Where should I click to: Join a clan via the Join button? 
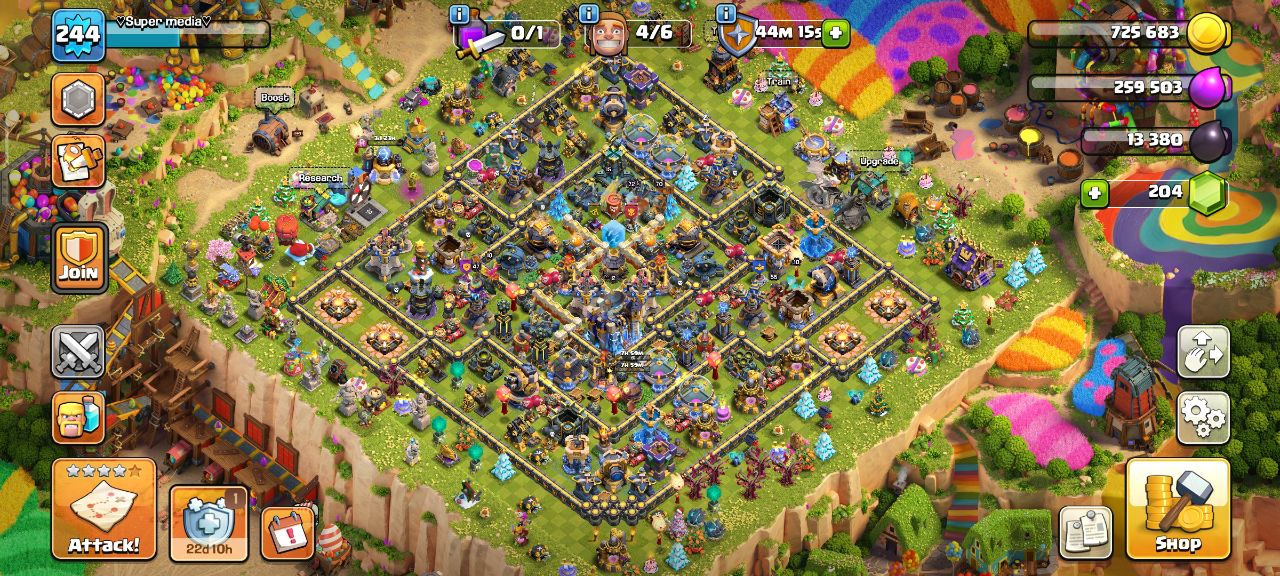78,258
